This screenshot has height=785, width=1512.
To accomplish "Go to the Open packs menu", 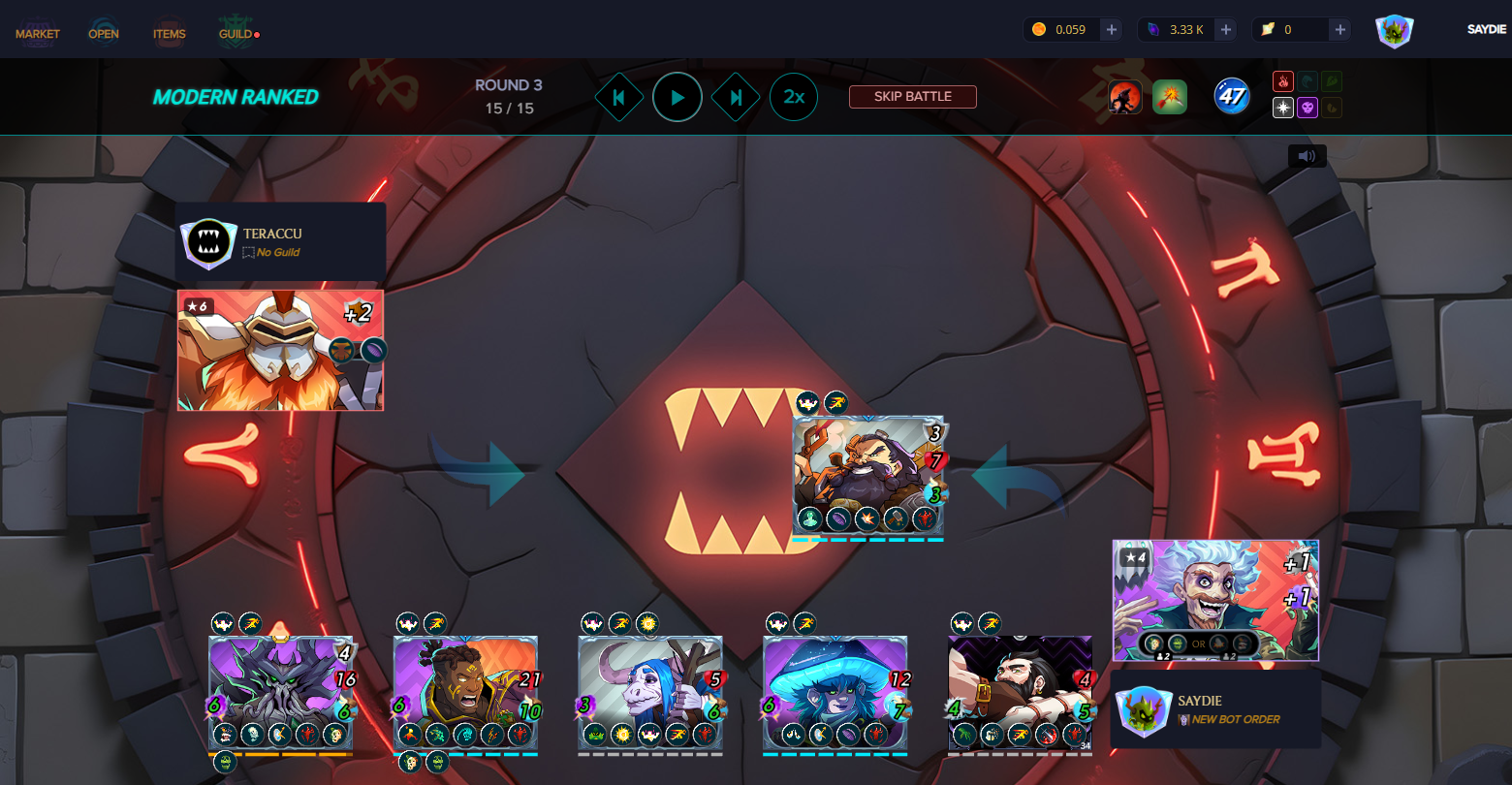I will 104,34.
